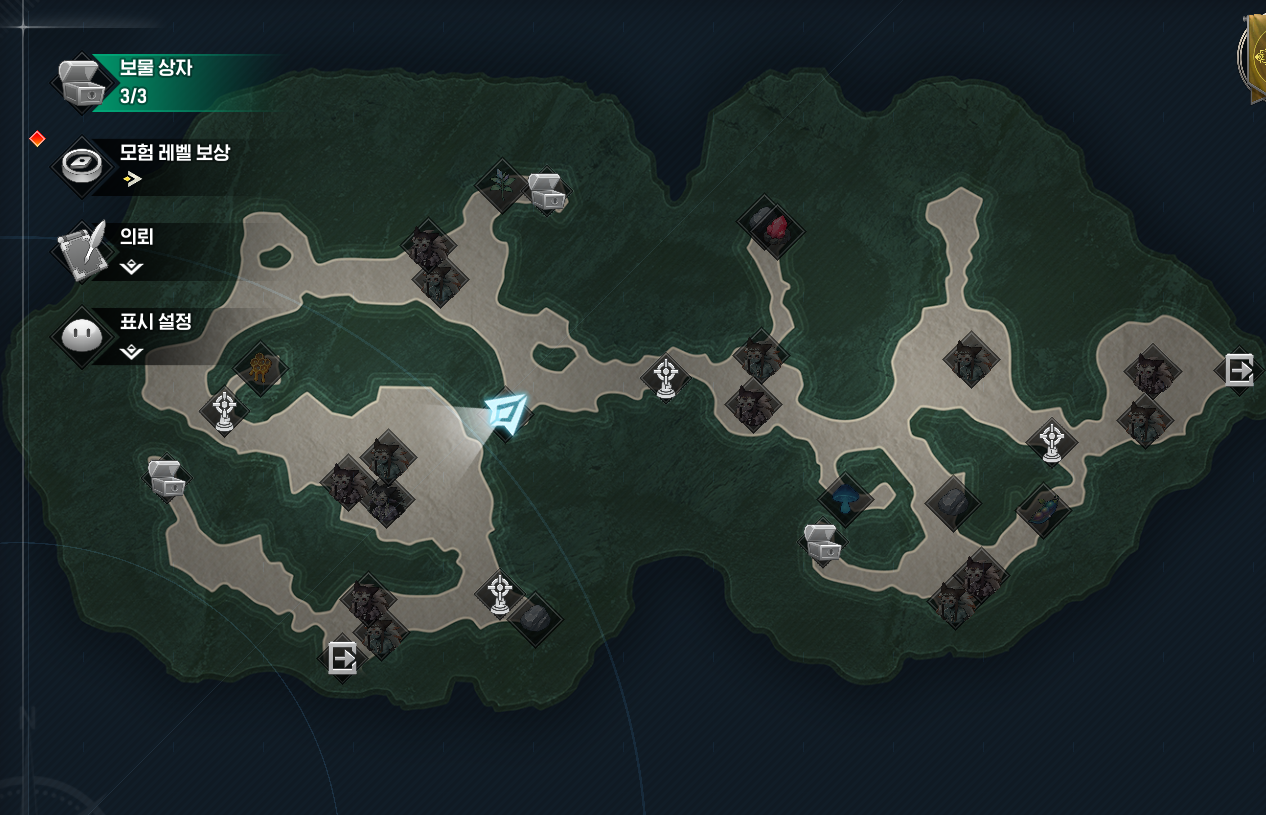Choose the exit marker below the southwestern monsters
The image size is (1266, 815).
342,658
